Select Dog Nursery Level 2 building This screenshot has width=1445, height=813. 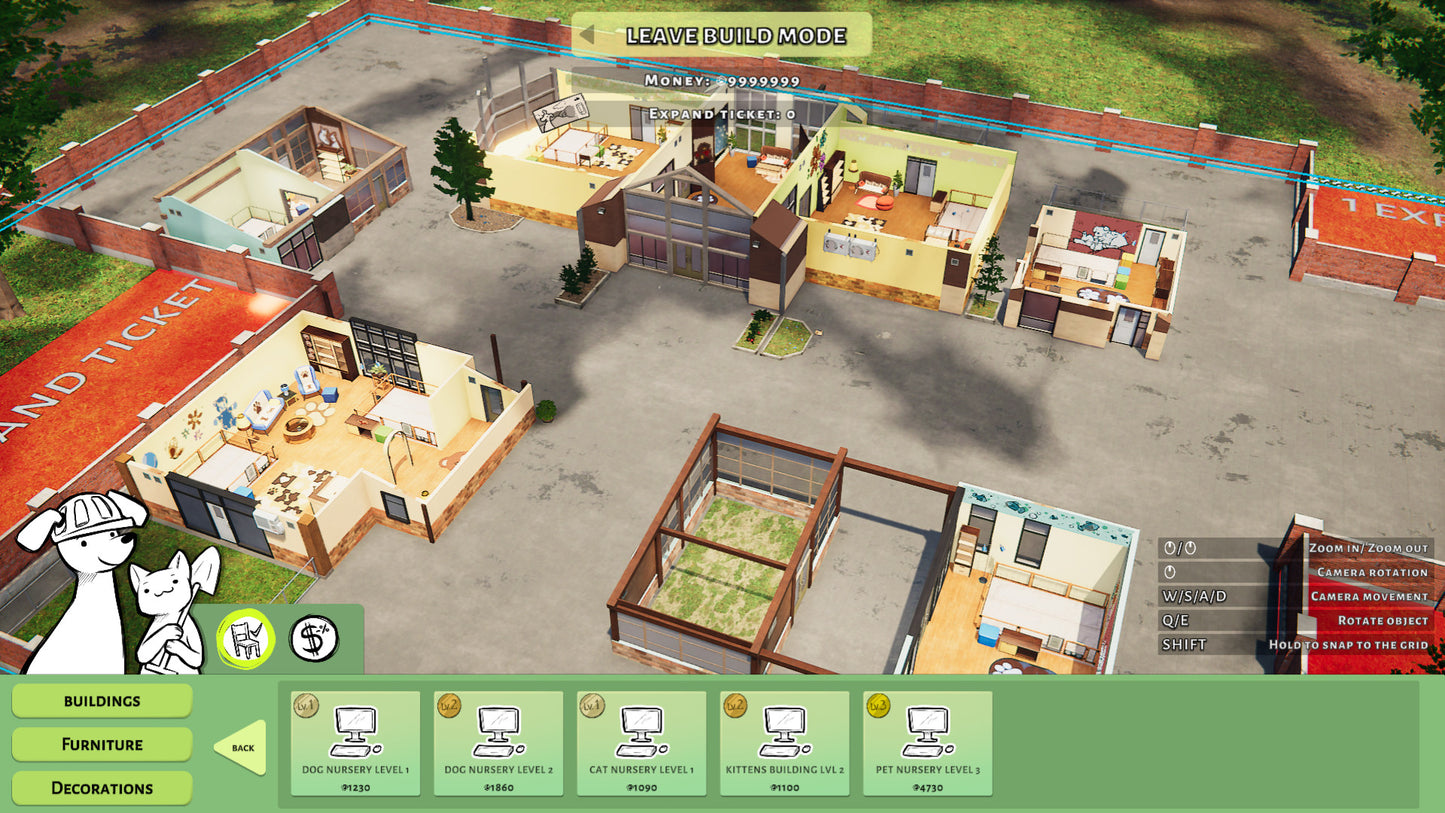tap(498, 743)
